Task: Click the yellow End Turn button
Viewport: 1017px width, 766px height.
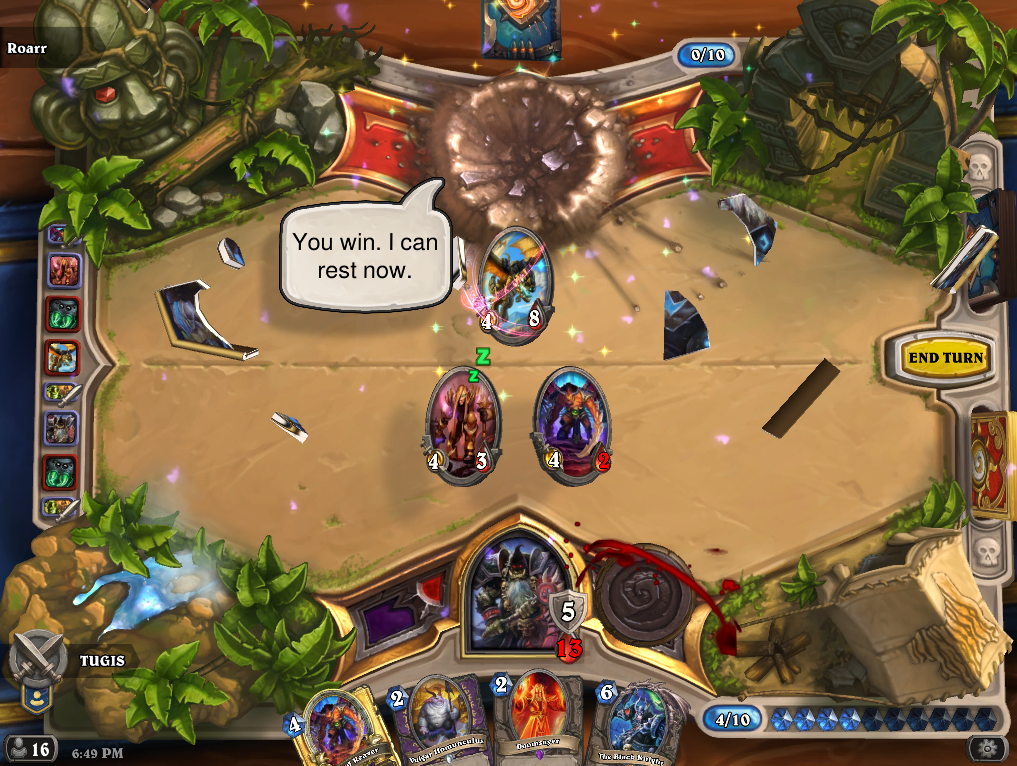Action: click(x=944, y=358)
